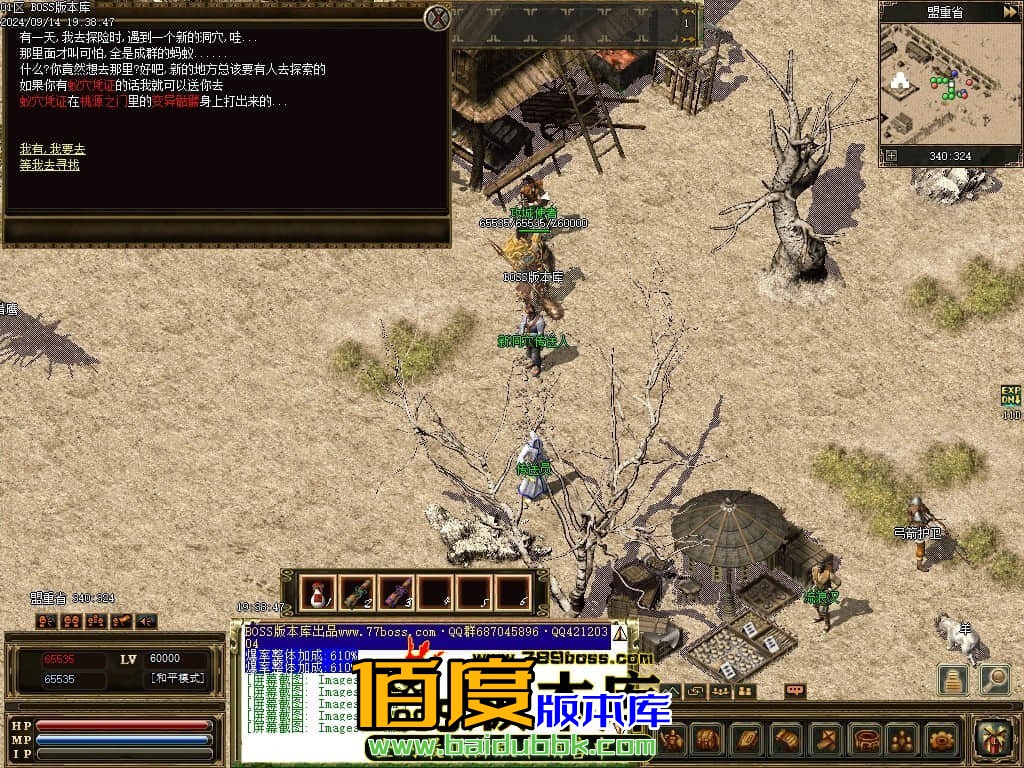Toggle the 和平模式 attack mode
Image resolution: width=1024 pixels, height=768 pixels.
click(177, 679)
